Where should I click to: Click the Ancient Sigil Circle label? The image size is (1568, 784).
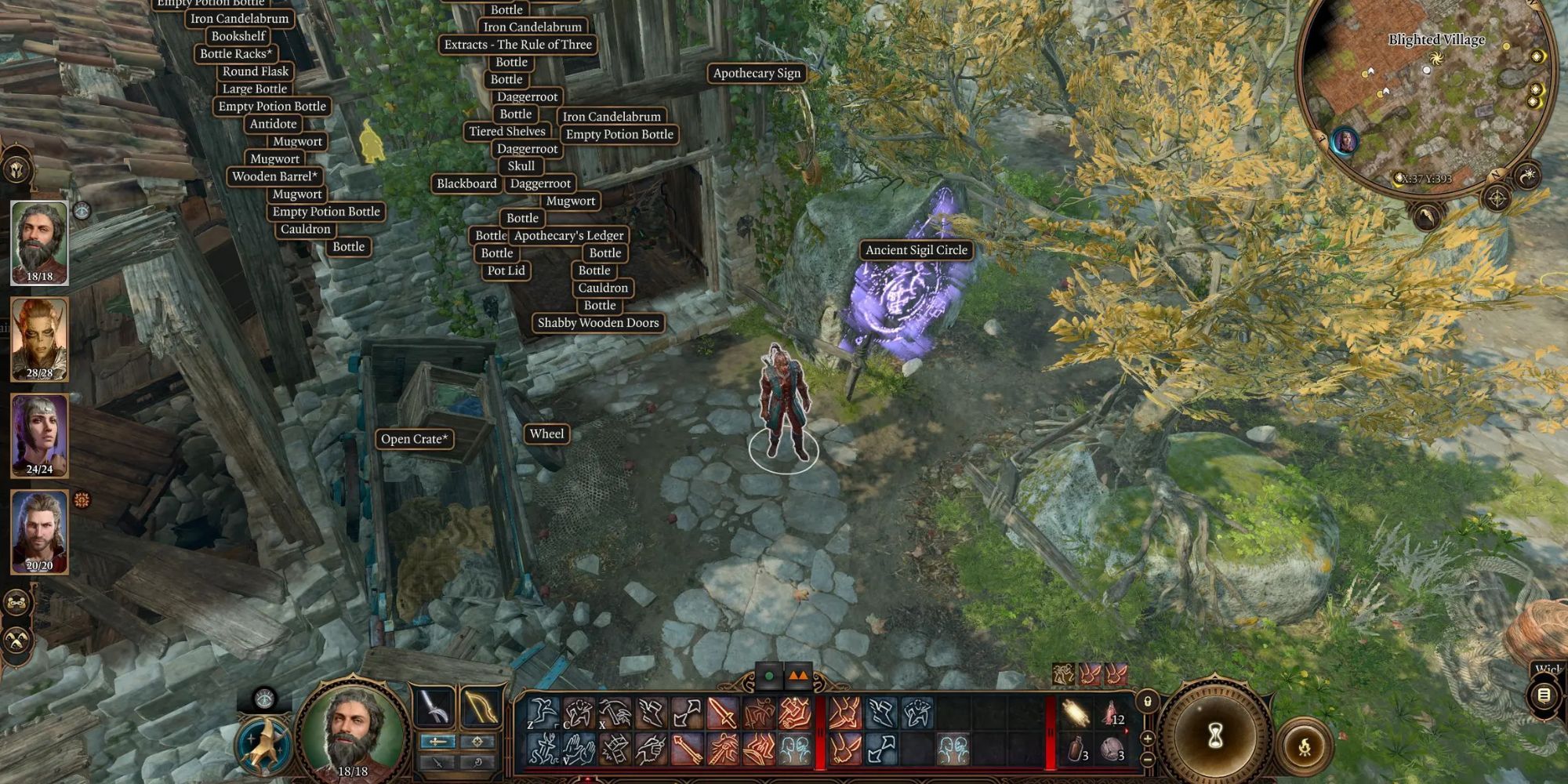[916, 251]
